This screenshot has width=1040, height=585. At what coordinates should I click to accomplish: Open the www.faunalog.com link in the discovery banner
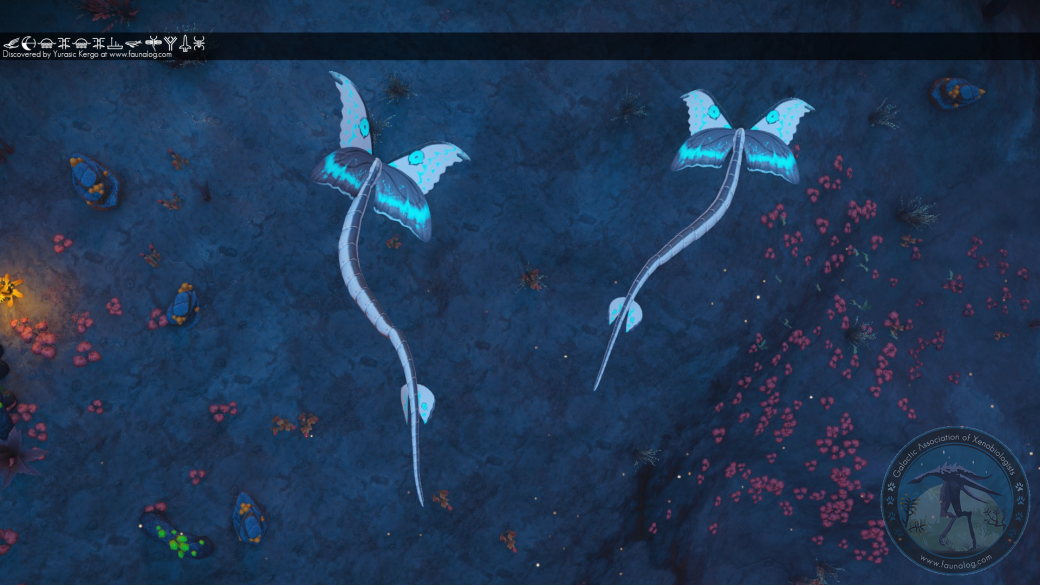click(x=140, y=55)
